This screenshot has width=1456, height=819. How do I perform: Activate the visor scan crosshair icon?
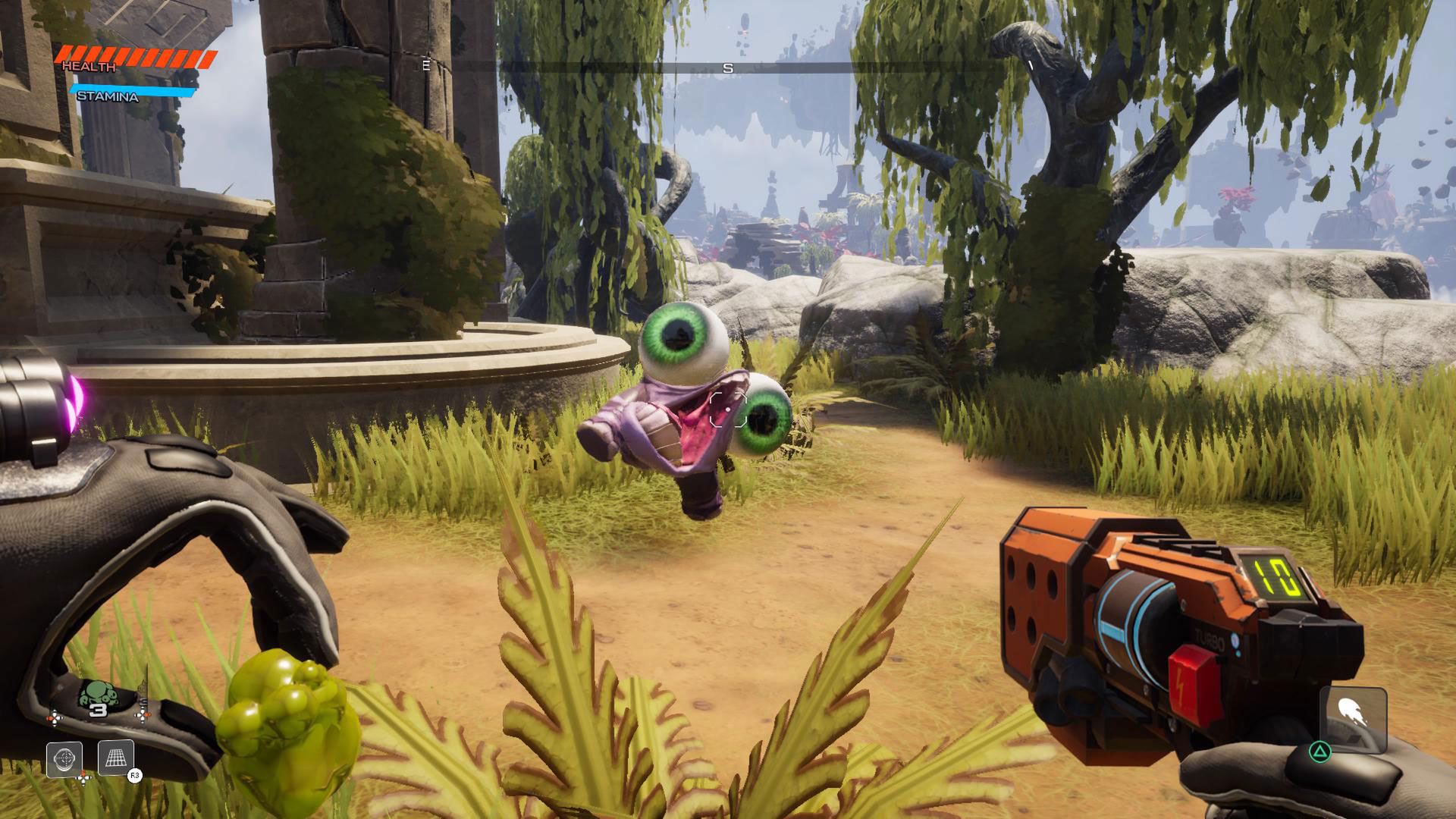click(64, 758)
